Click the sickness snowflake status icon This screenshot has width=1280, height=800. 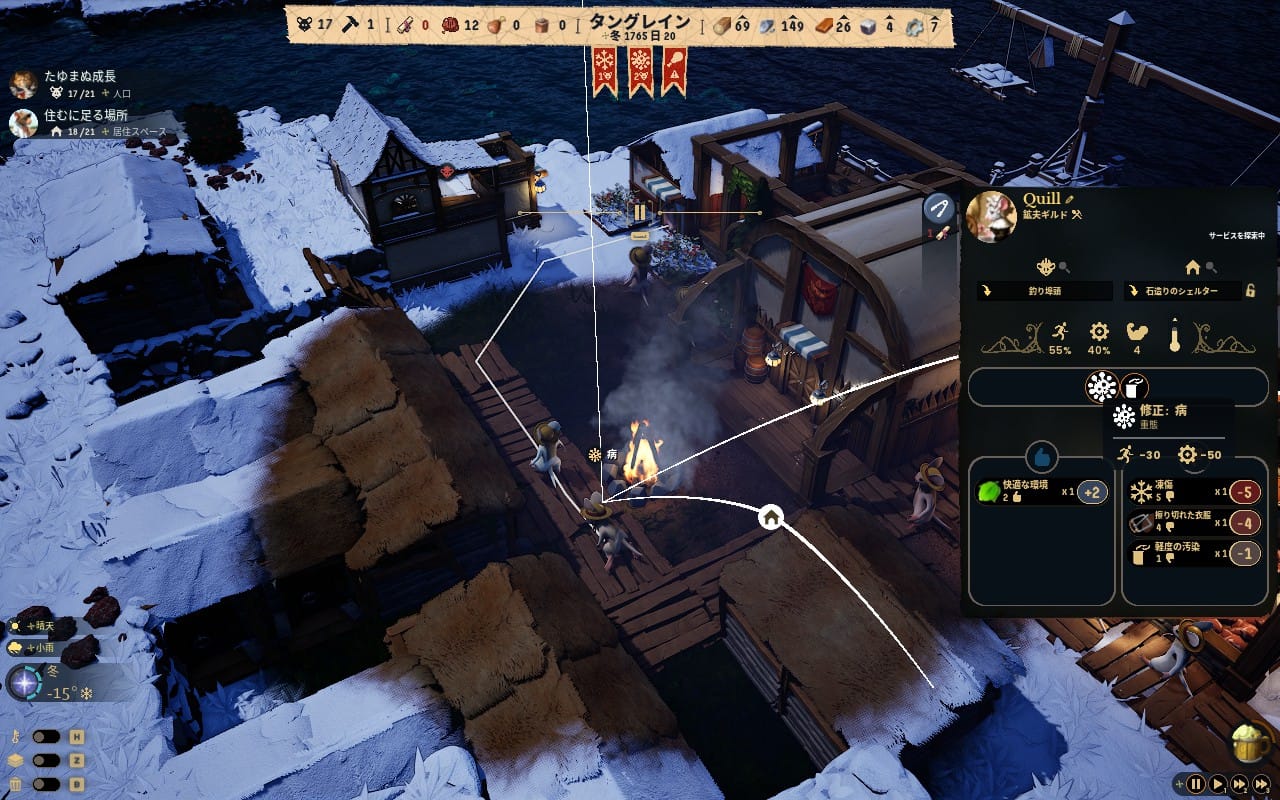[x=1102, y=387]
